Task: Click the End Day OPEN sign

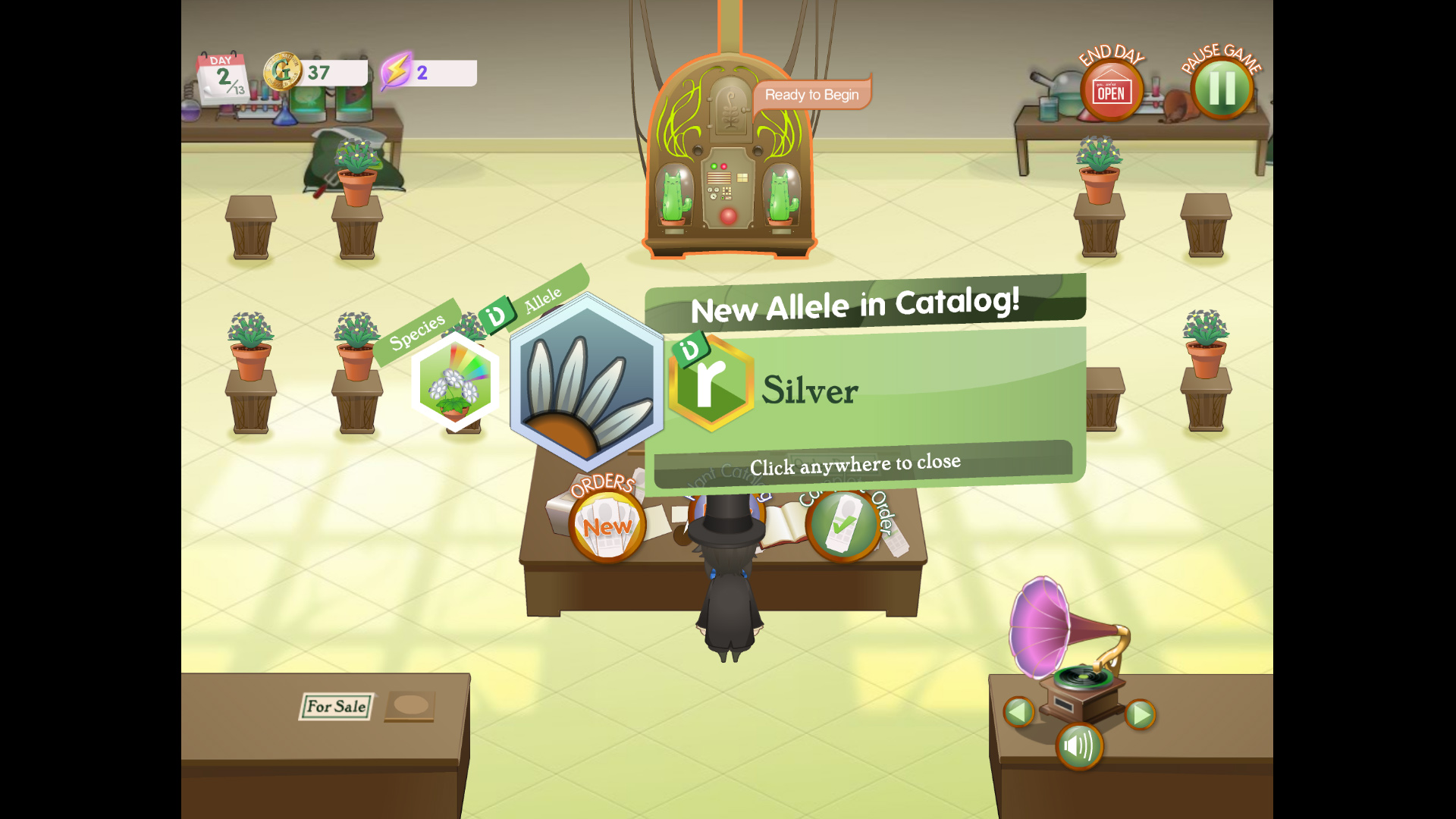Action: point(1109,89)
